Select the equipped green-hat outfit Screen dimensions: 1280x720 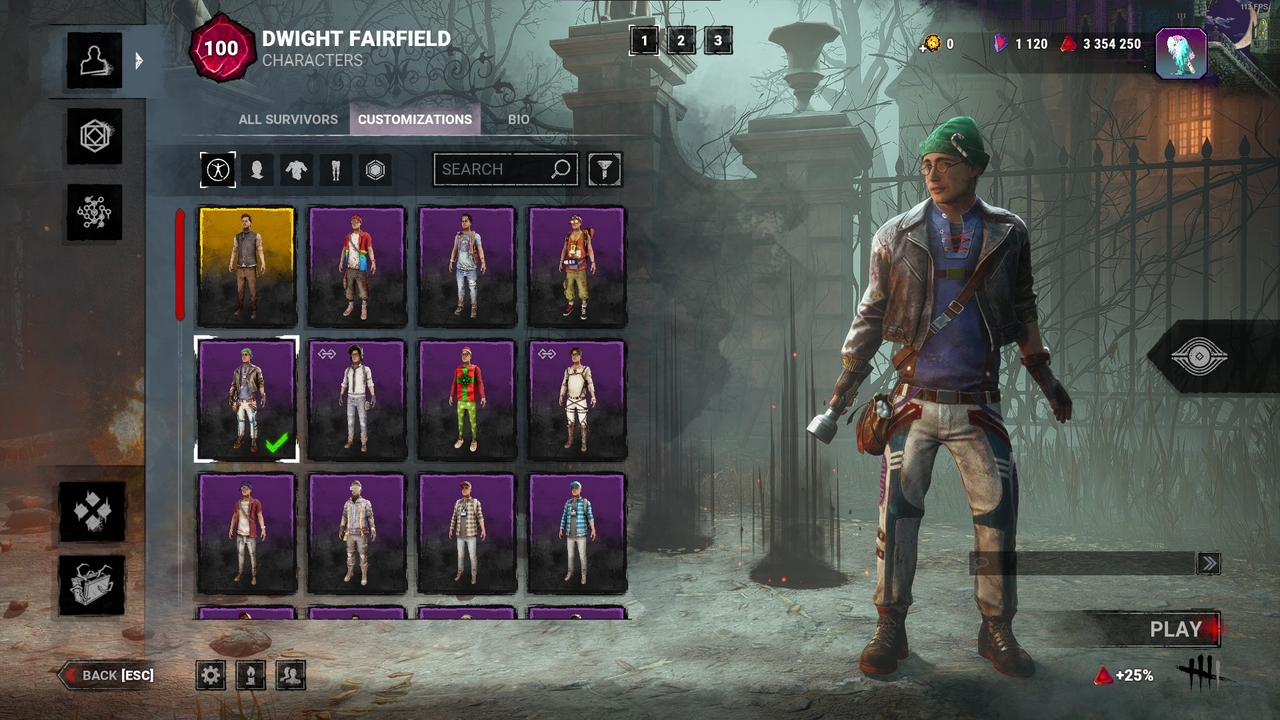246,399
